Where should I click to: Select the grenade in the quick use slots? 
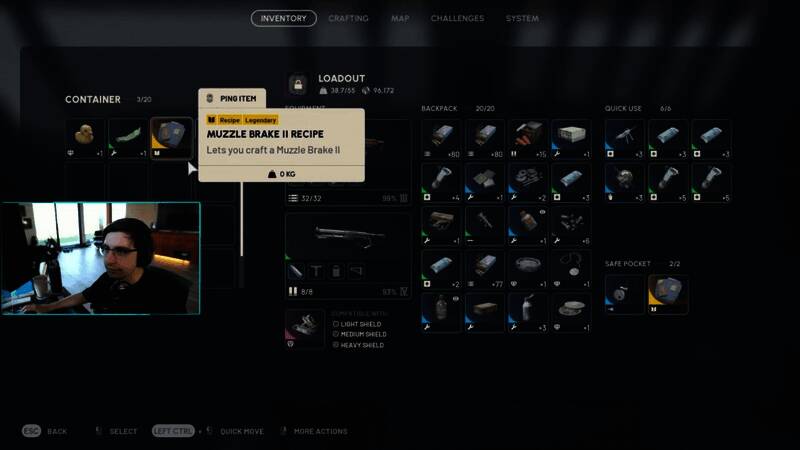coord(625,183)
